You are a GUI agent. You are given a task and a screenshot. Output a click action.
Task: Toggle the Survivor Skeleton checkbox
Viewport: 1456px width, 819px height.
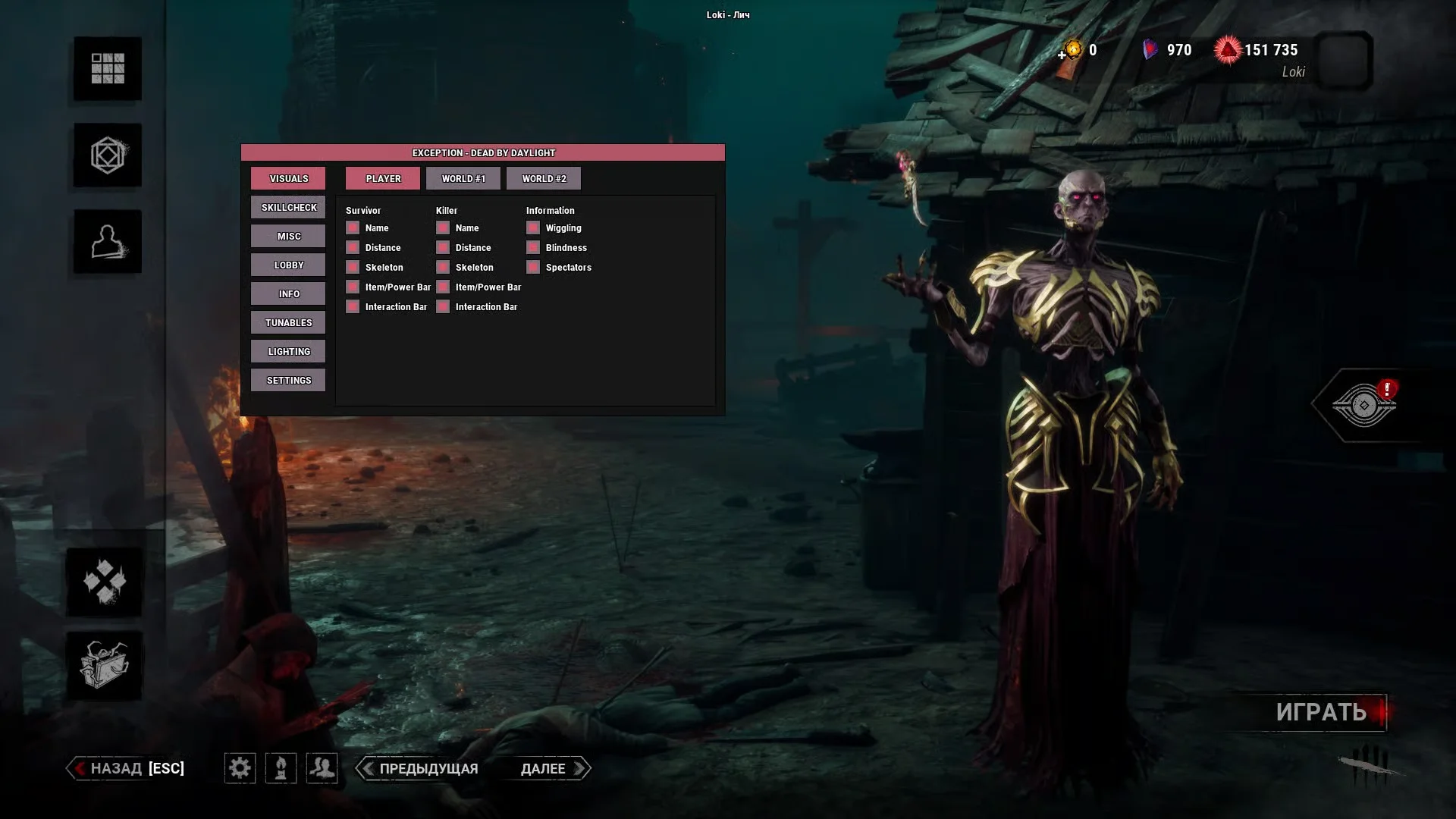(x=353, y=268)
